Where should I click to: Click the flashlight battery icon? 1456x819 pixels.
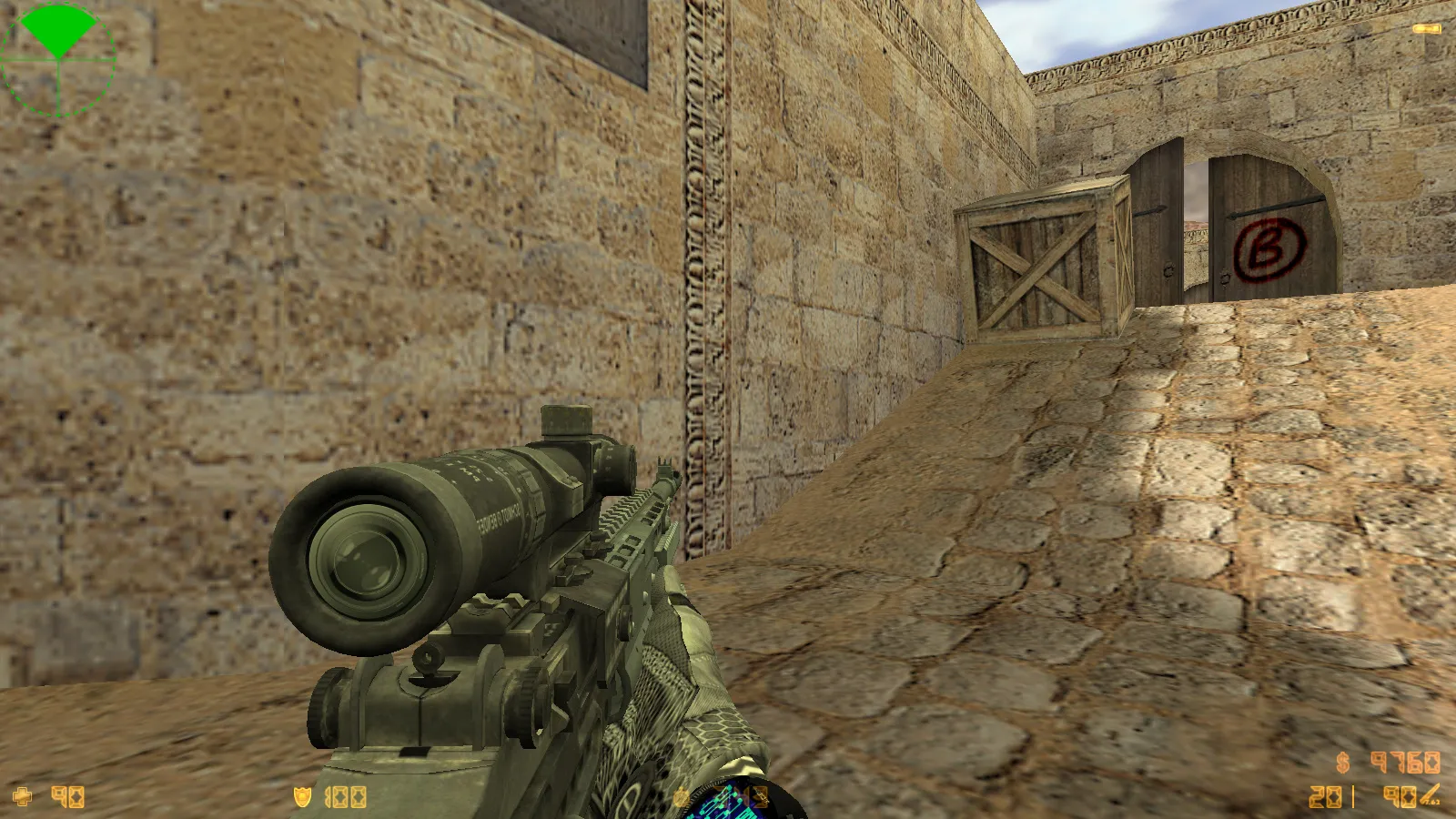(x=1426, y=29)
